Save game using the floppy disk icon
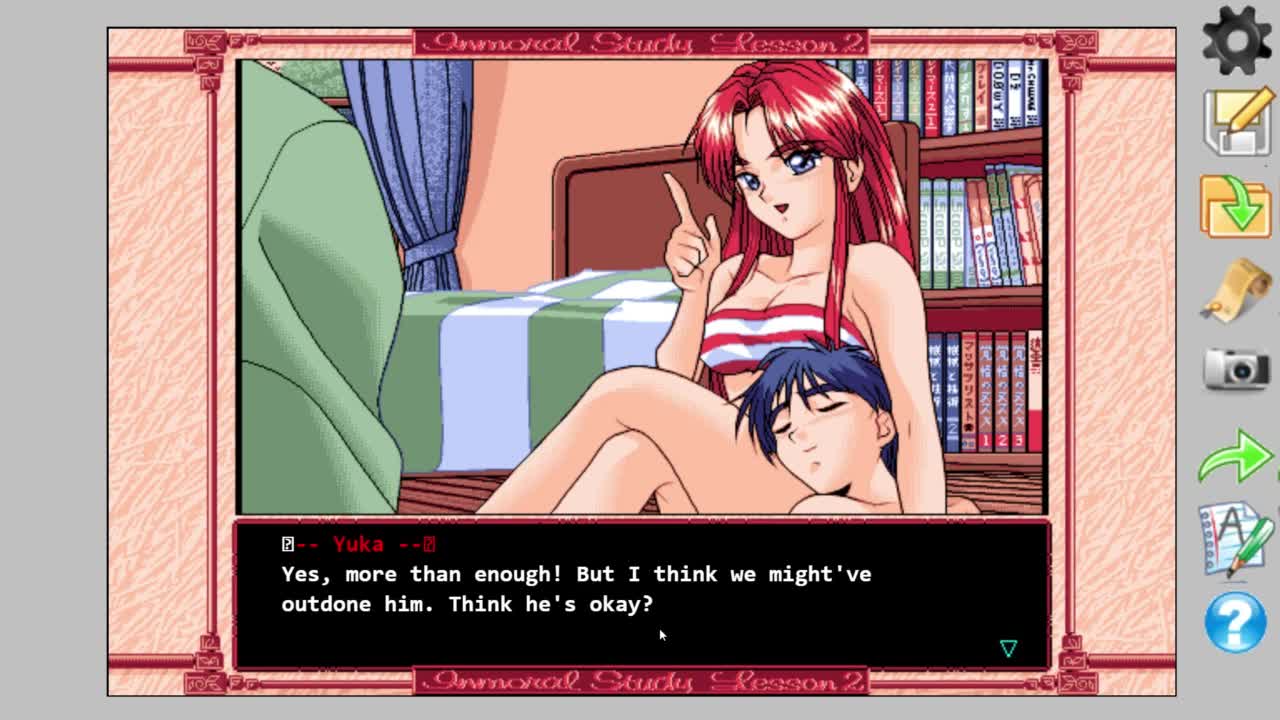The height and width of the screenshot is (720, 1280). pyautogui.click(x=1236, y=123)
